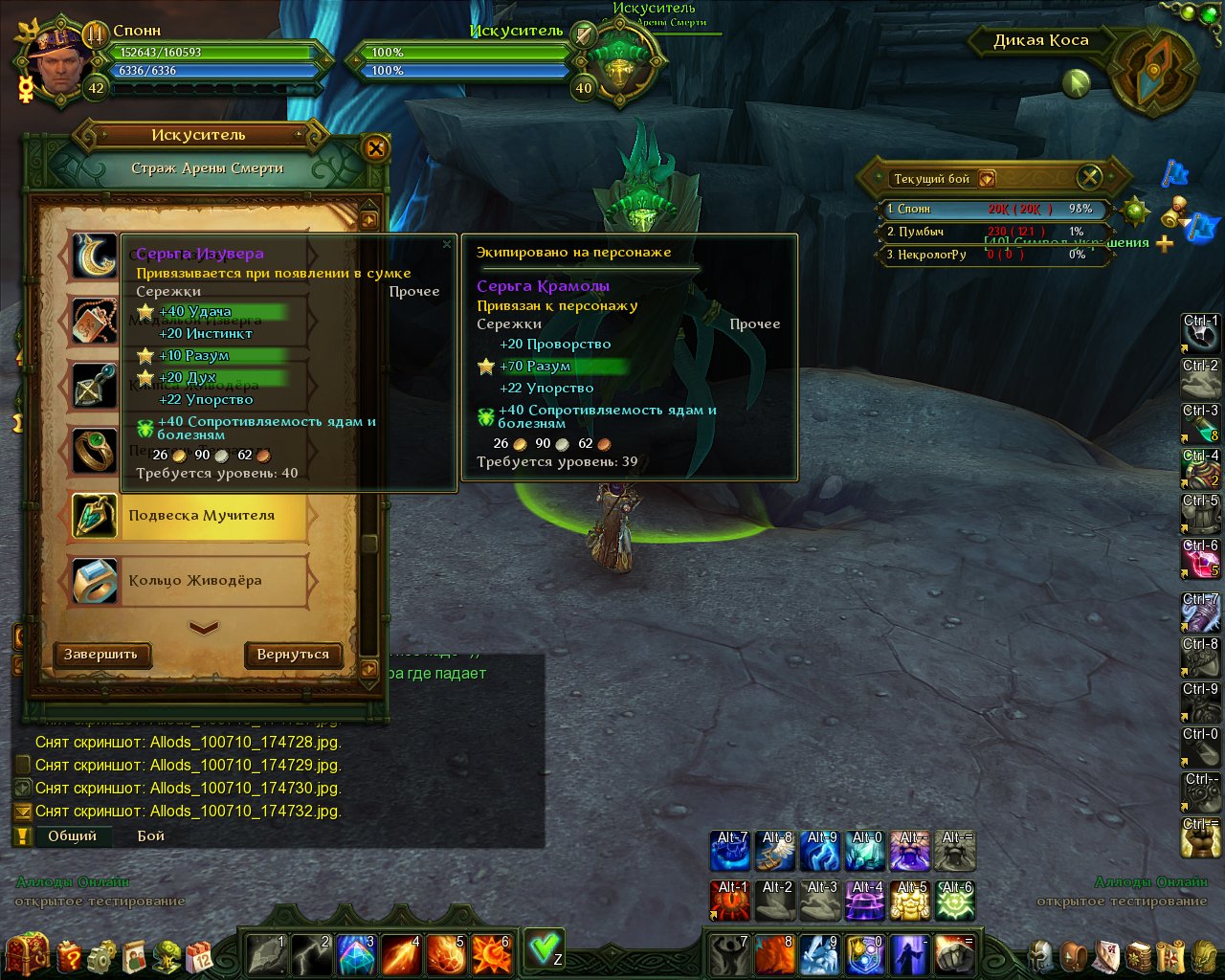
Task: Open the calendar icon in bottom bar
Action: pos(199,955)
